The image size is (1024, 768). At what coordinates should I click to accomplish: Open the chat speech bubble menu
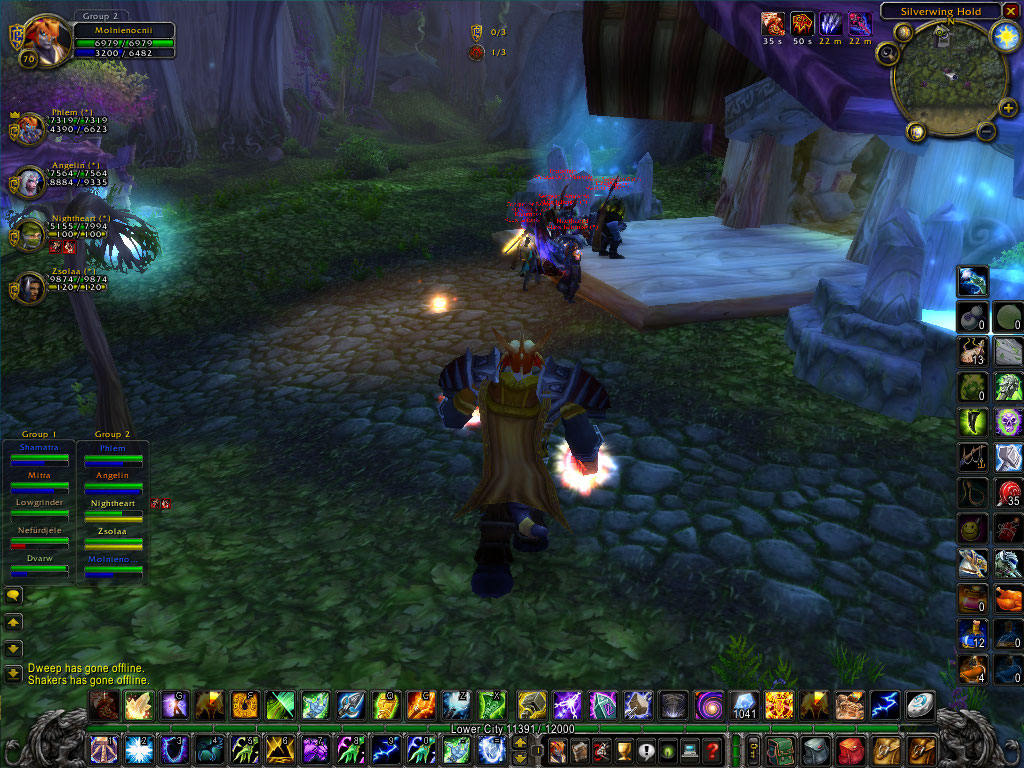[13, 596]
